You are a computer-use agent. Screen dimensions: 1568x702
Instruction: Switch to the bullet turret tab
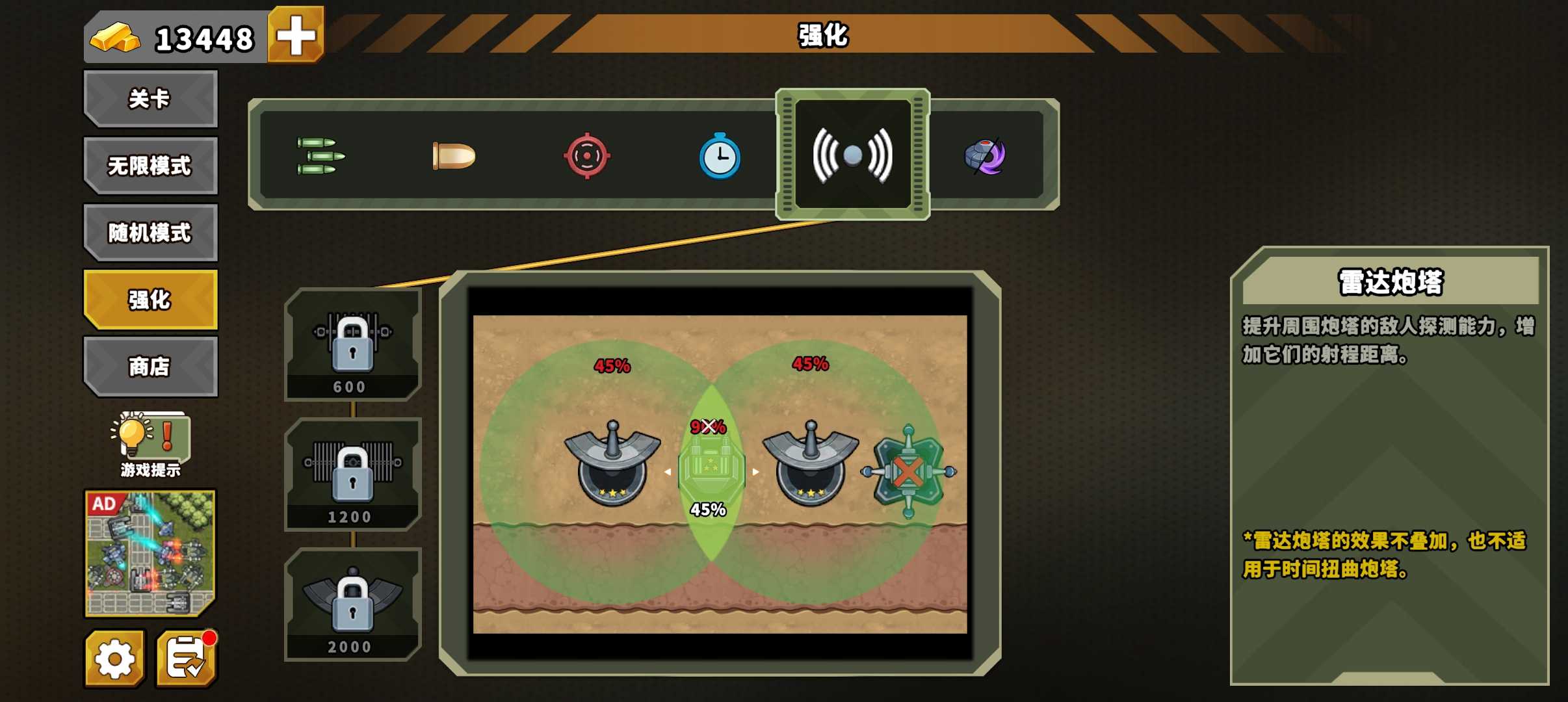[454, 156]
